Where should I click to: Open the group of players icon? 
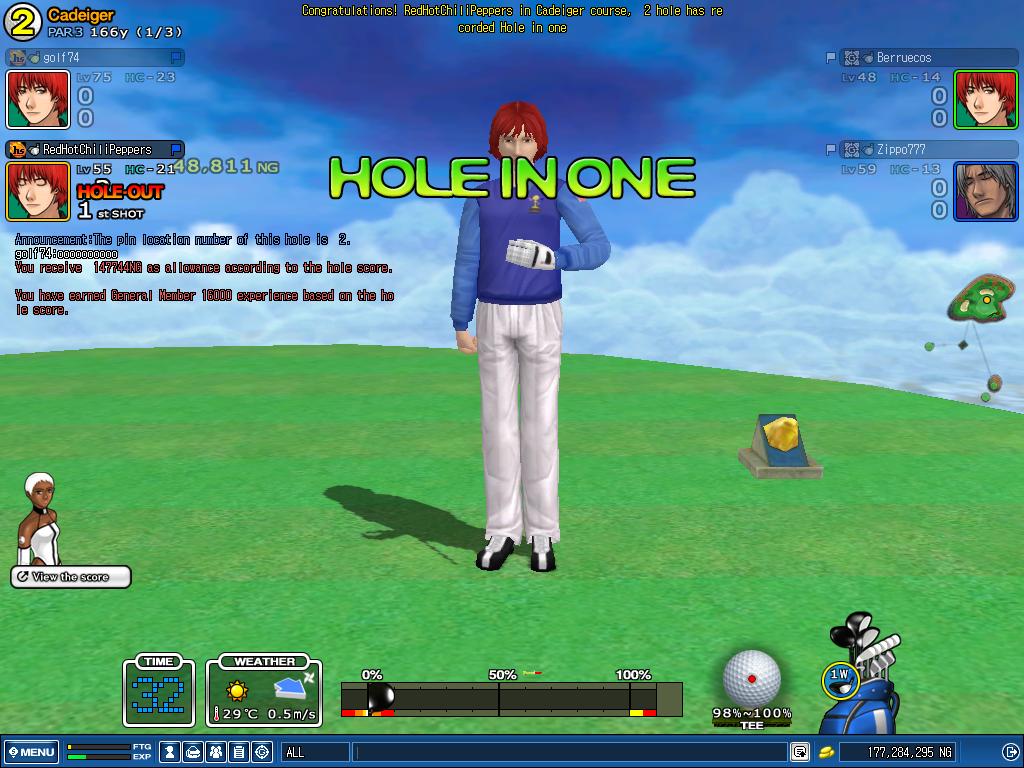pos(217,752)
